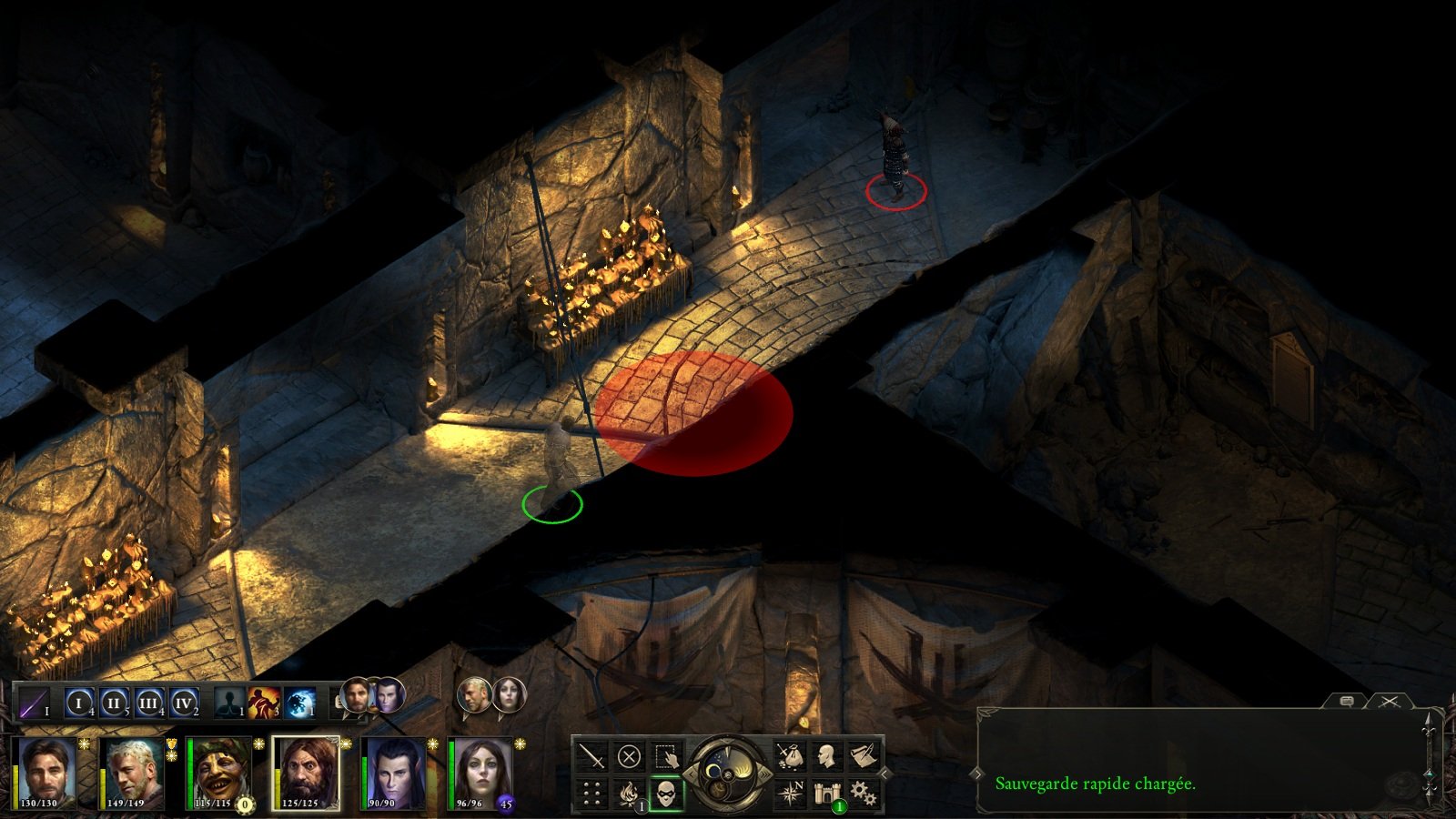
Task: Open the journal scroll and quill button
Action: 863,756
